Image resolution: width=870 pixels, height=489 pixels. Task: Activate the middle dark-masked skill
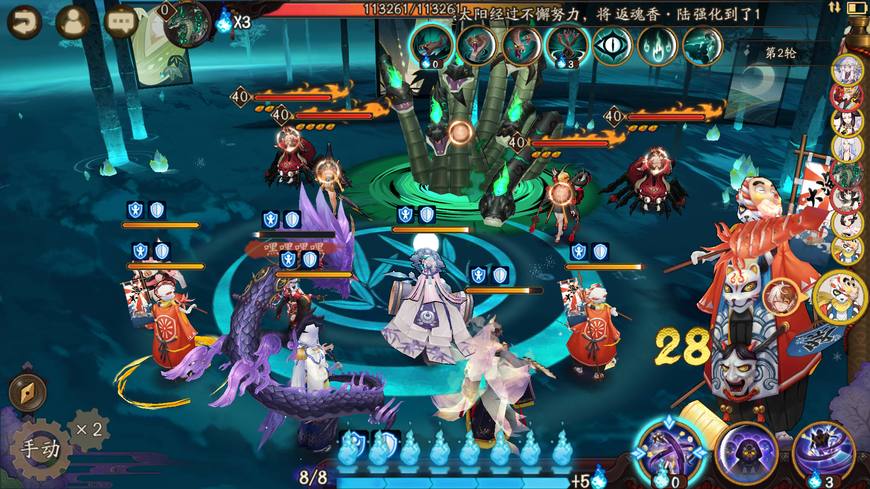point(747,454)
